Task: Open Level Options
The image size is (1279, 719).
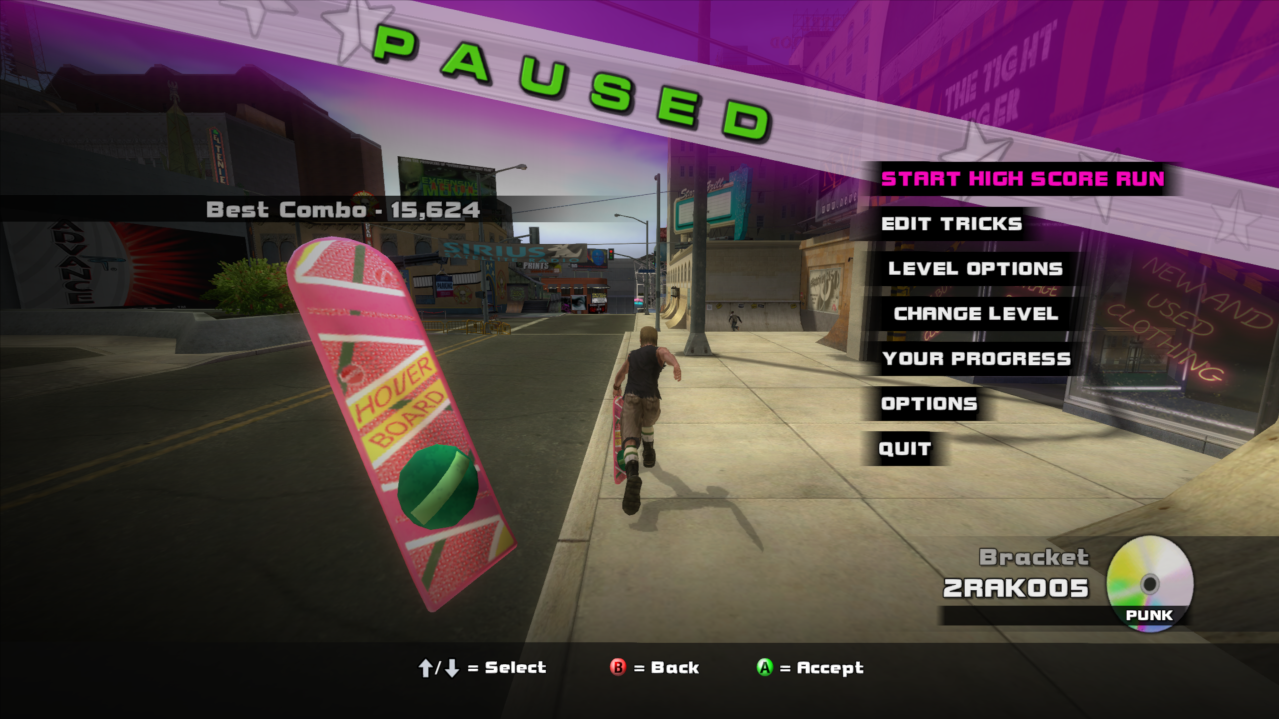Action: [975, 269]
